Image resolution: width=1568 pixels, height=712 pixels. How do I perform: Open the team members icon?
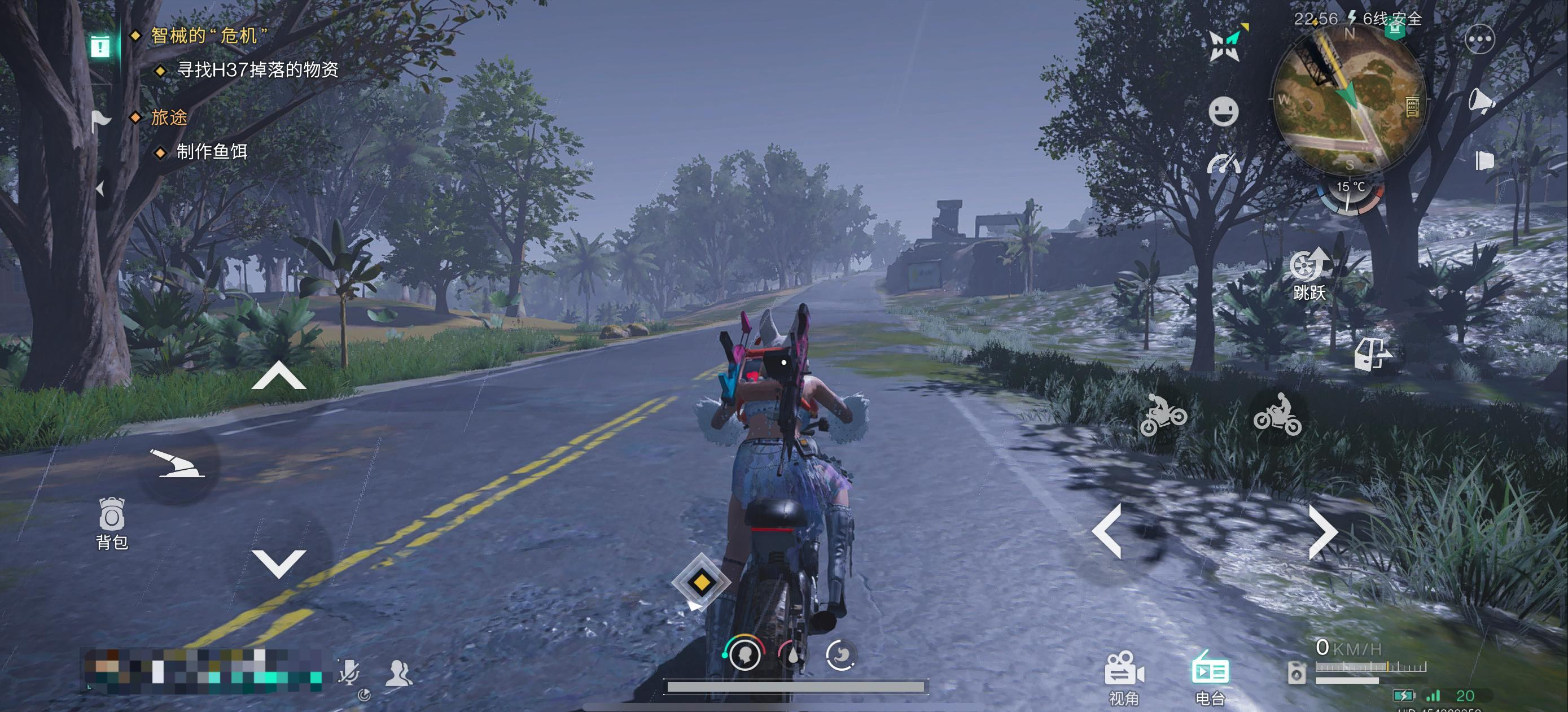[398, 673]
